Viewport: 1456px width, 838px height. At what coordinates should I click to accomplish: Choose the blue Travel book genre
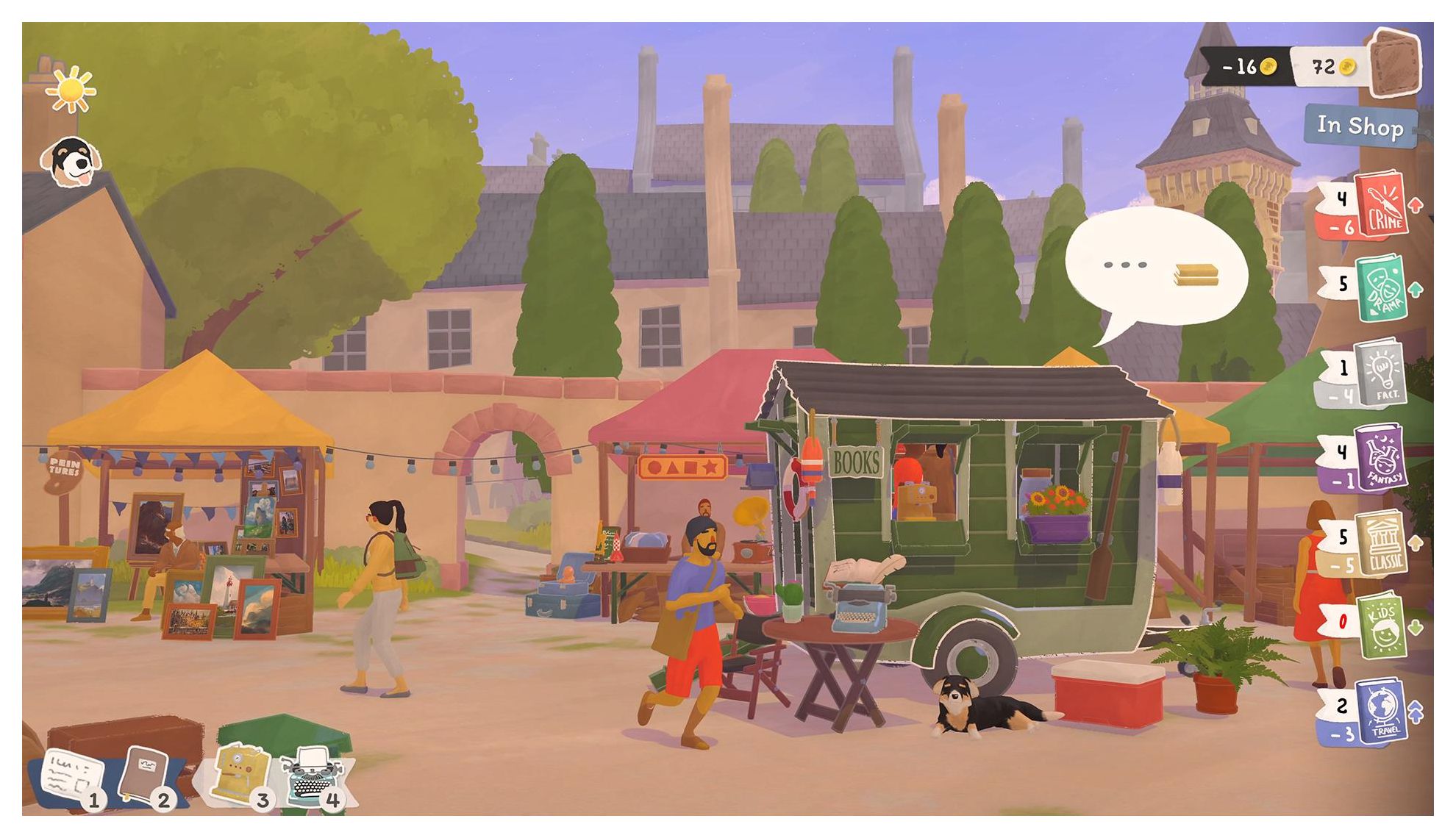pyautogui.click(x=1380, y=712)
